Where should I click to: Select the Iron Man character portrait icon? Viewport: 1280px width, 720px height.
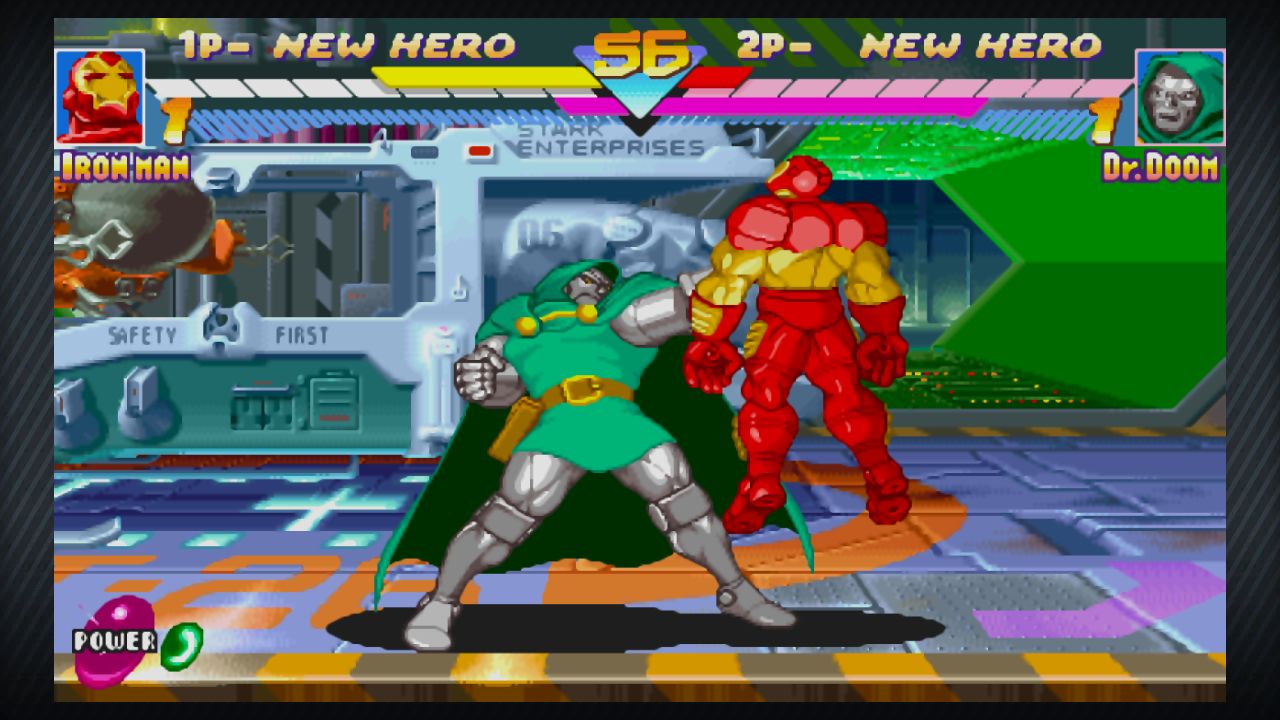[98, 95]
